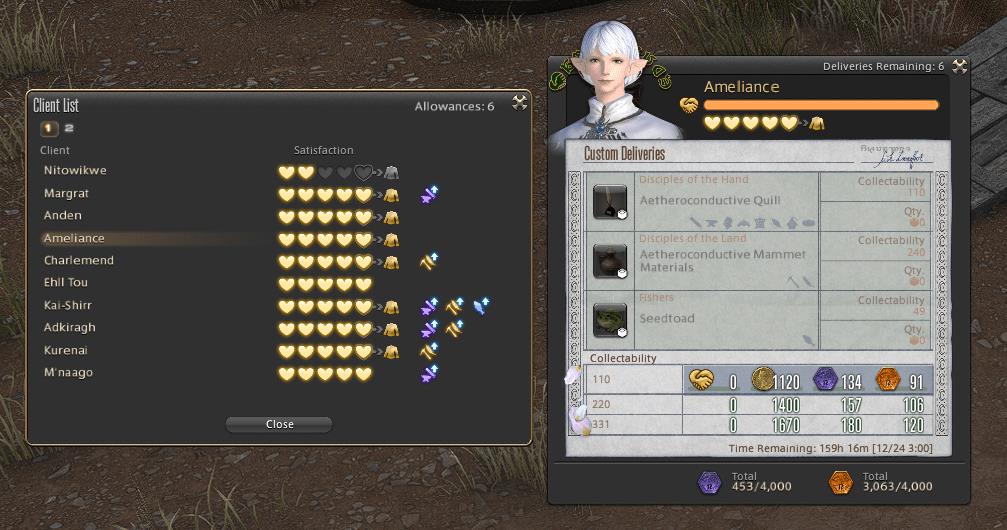Close the Client List window

coord(519,102)
